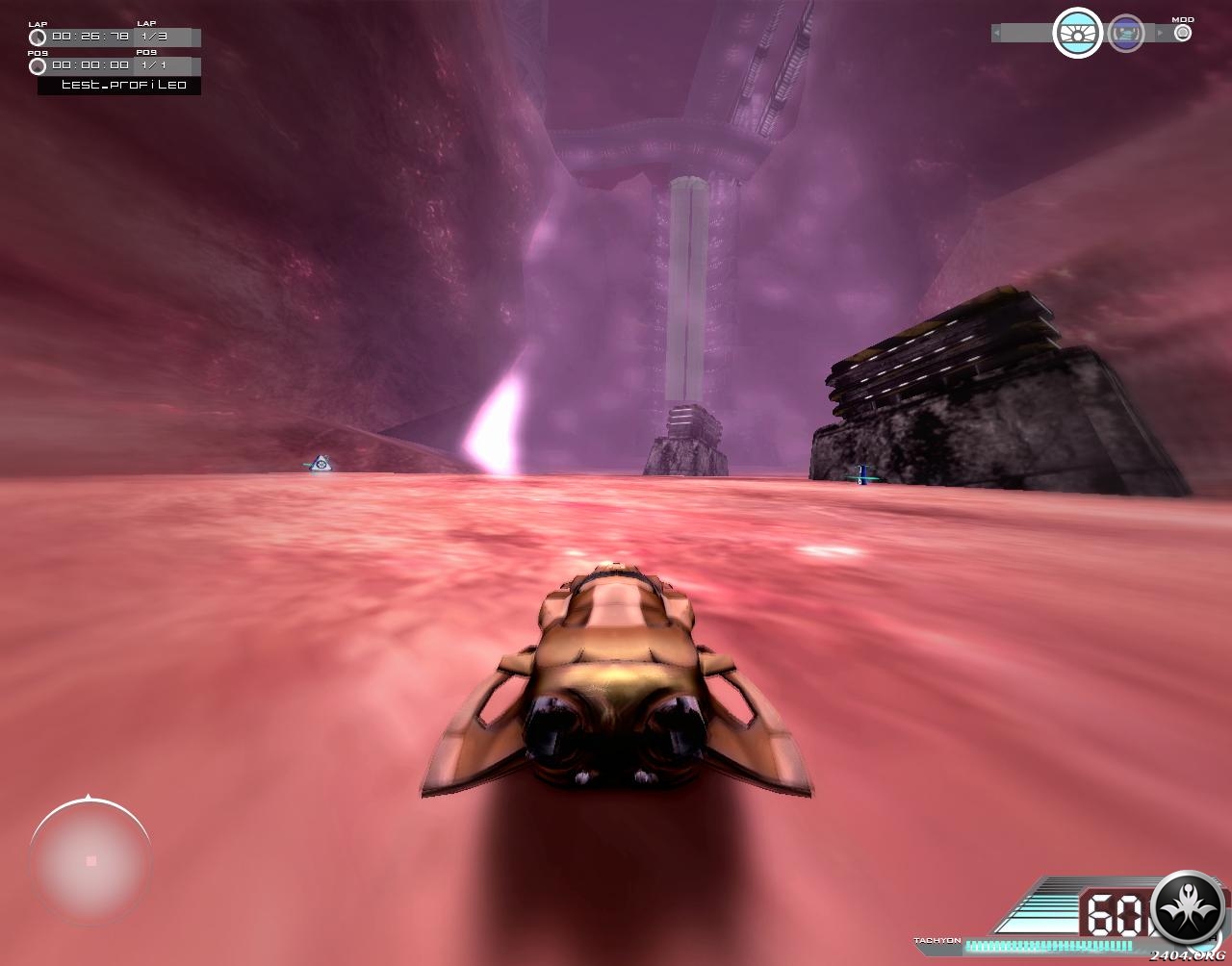Activate the MOD indicator button
1232x966 pixels.
[1183, 33]
